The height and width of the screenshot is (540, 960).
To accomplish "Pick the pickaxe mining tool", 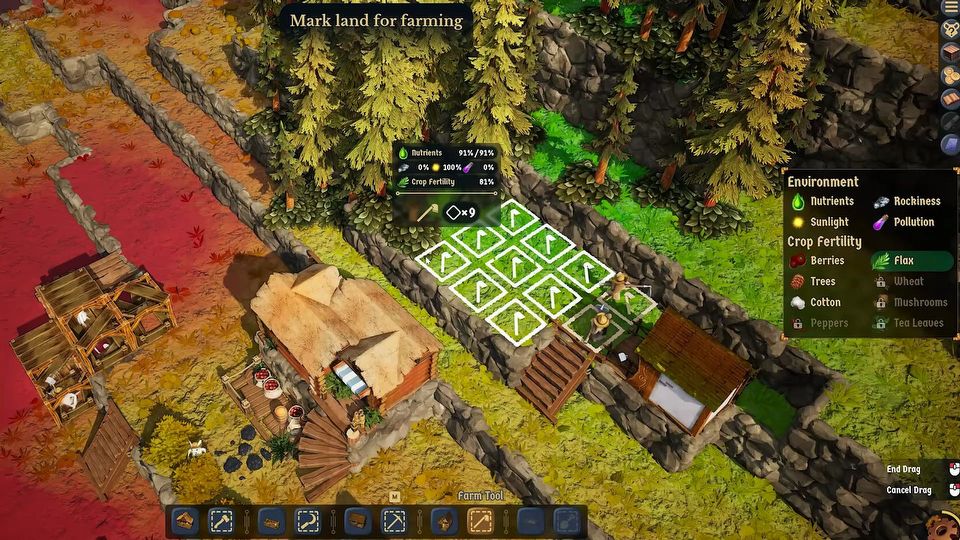I will click(x=394, y=521).
